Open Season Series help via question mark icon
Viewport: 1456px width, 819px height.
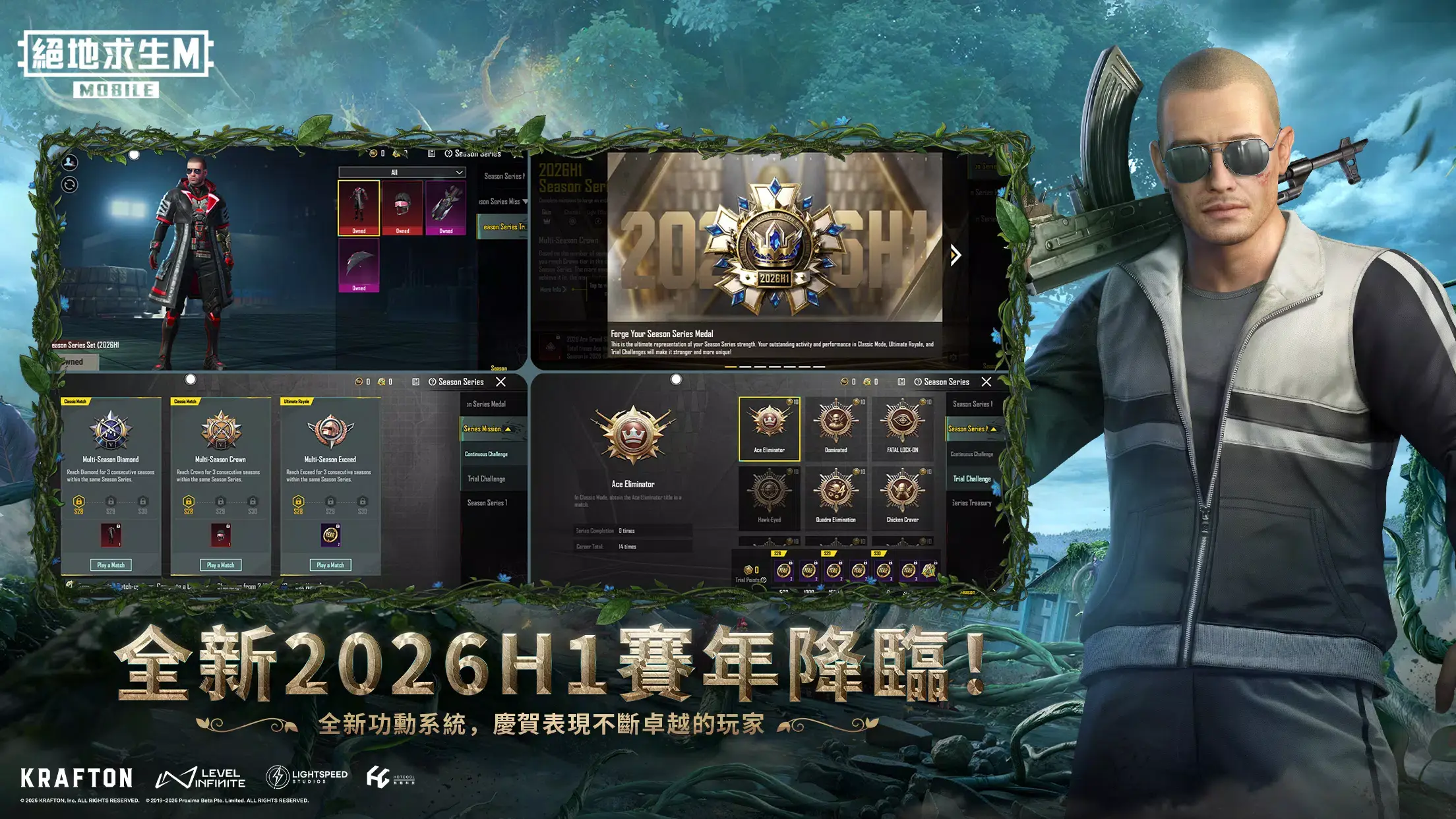click(918, 382)
